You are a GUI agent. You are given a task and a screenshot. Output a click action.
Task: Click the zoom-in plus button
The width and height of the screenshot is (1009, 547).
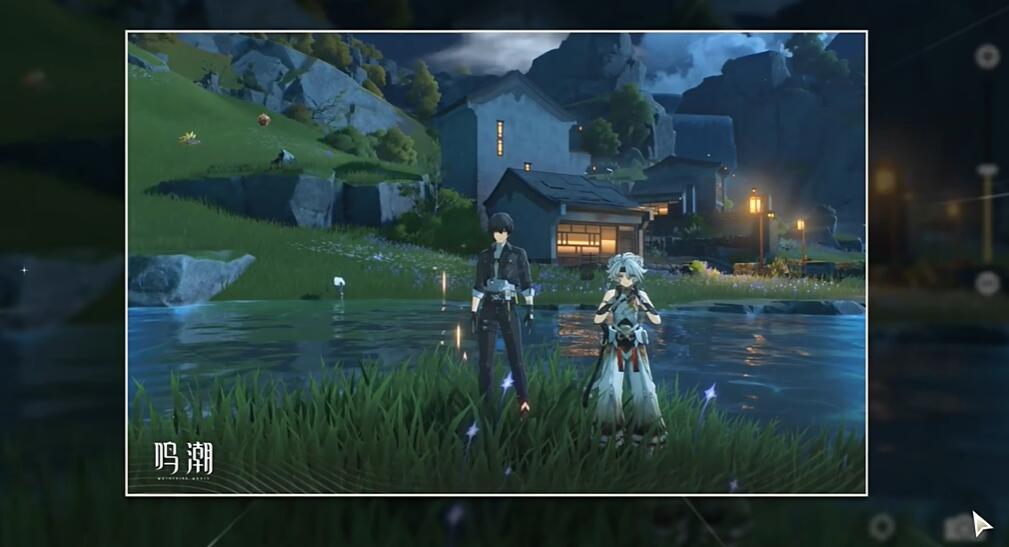(x=987, y=56)
